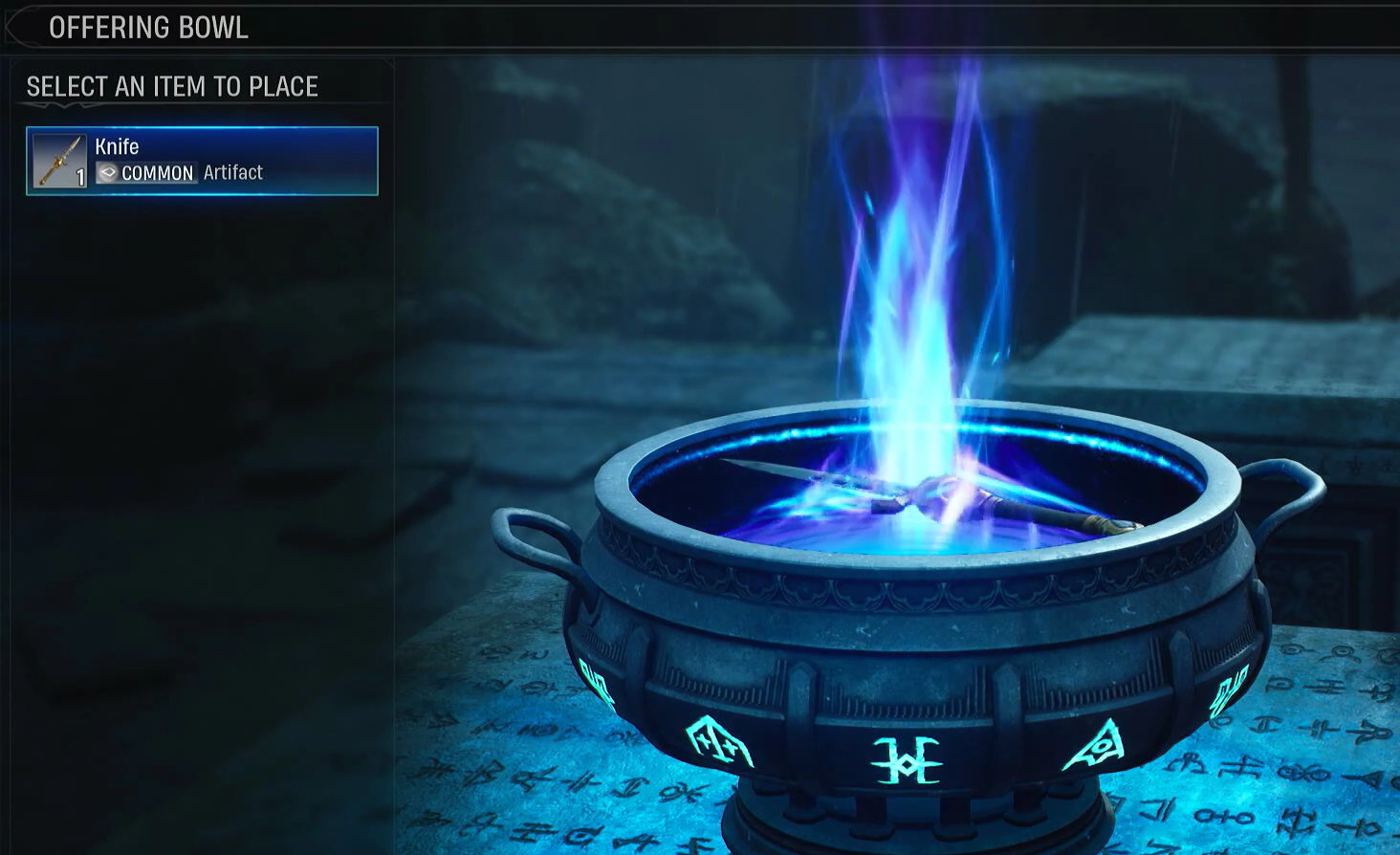Click the blue flame rising from the bowl
The height and width of the screenshot is (855, 1400).
pyautogui.click(x=908, y=287)
